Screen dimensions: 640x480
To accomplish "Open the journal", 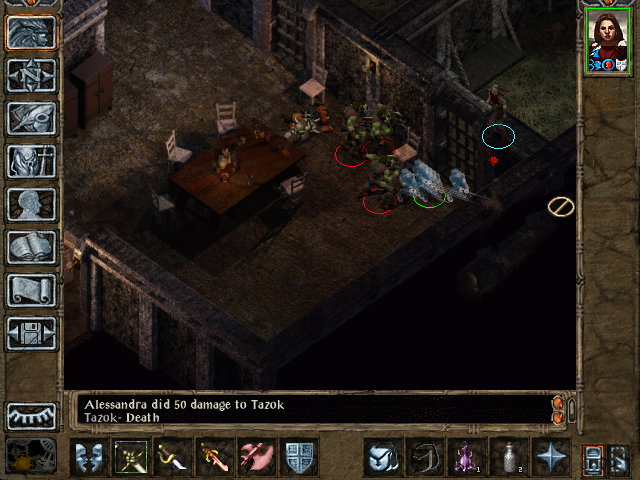I will [31, 119].
